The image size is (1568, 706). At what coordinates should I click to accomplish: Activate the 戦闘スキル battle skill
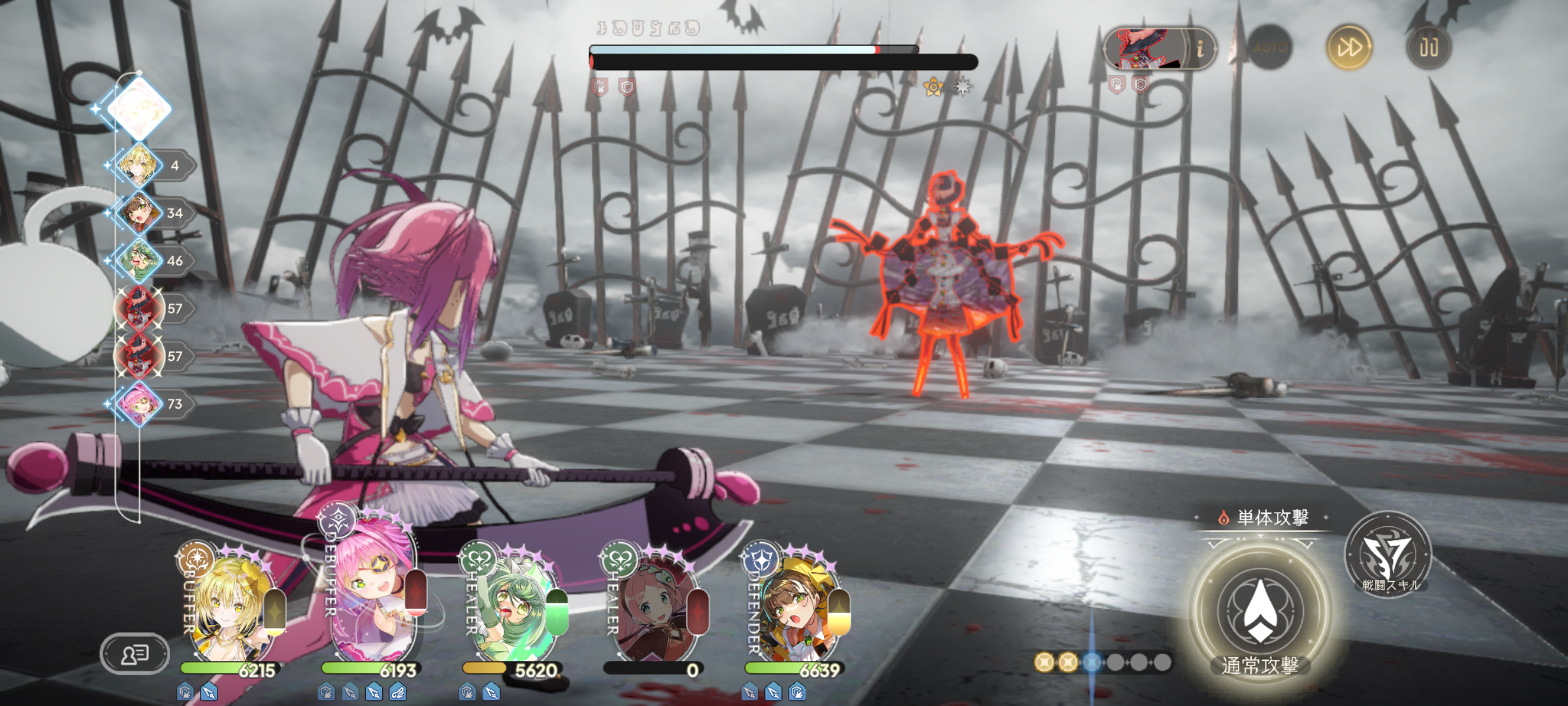1388,555
